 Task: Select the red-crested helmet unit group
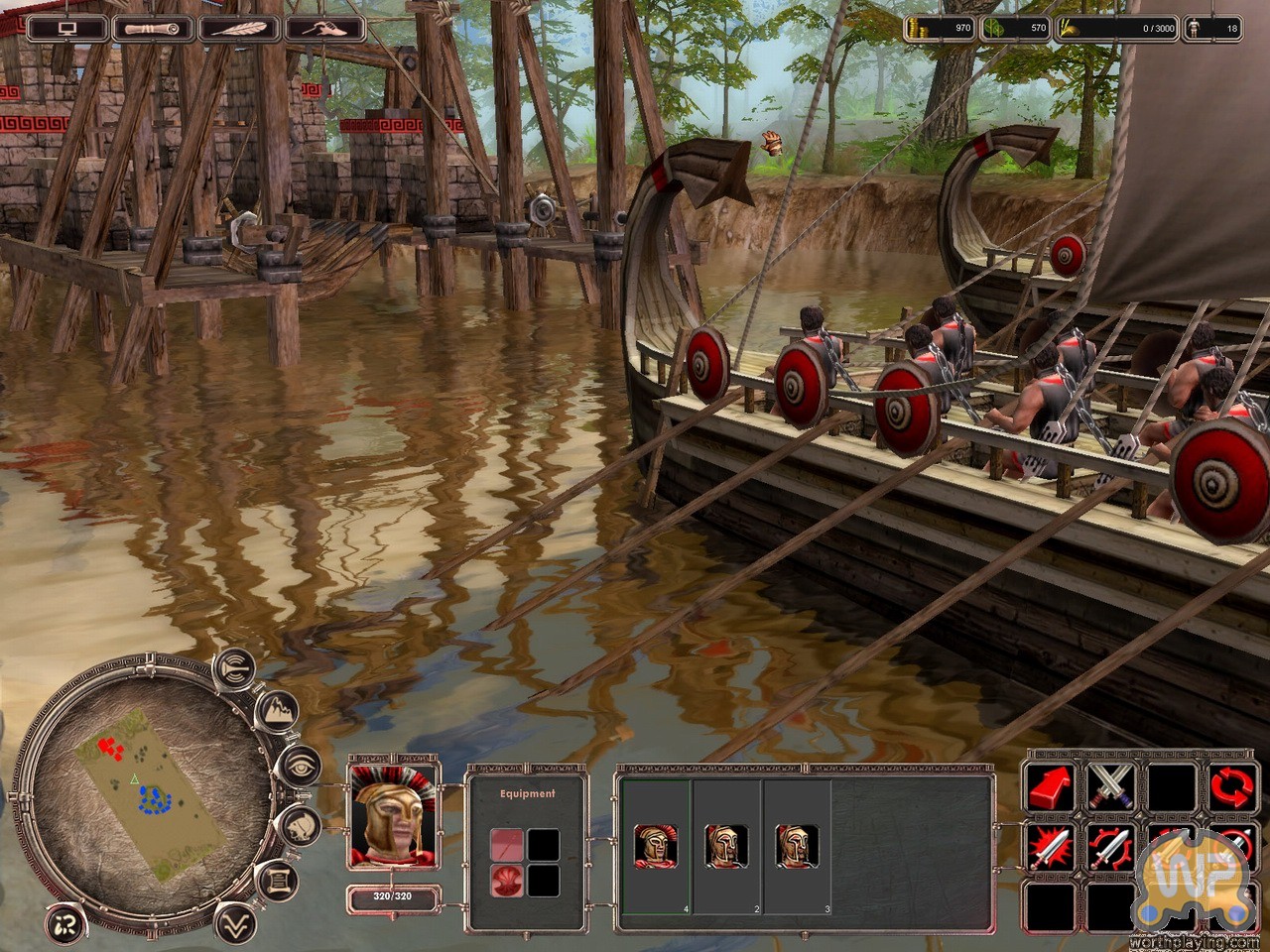pyautogui.click(x=655, y=846)
